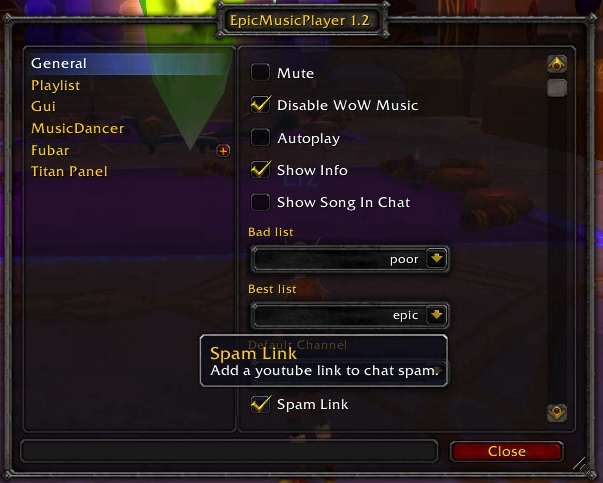Viewport: 603px width, 483px height.
Task: Select the Fubar entry
Action: coord(50,150)
